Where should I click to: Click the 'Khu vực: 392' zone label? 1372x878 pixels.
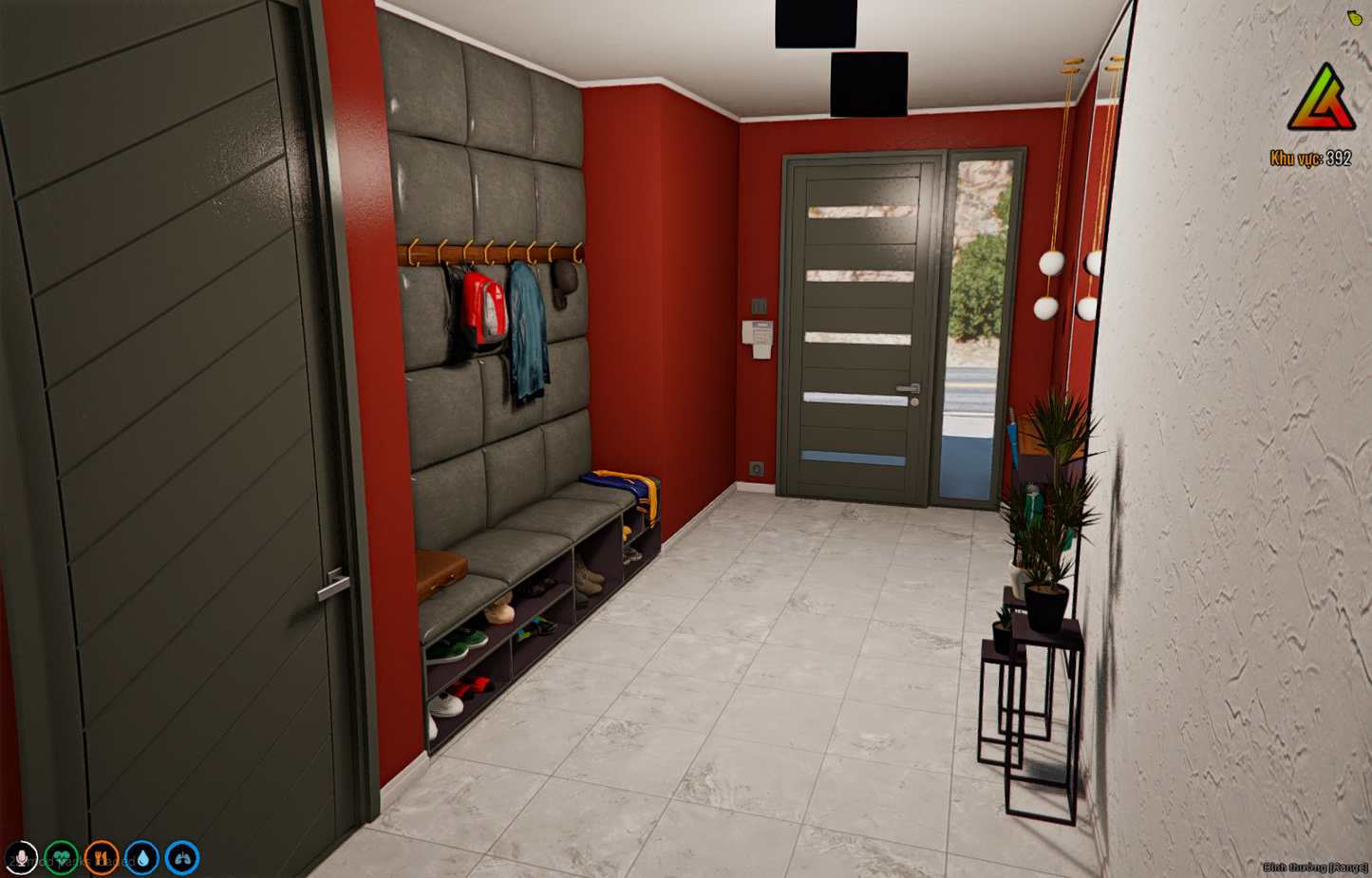[1310, 156]
